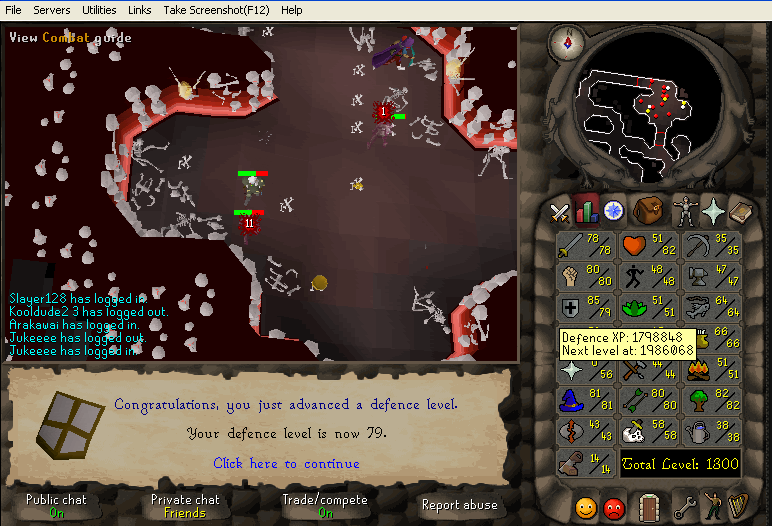Screen dimensions: 772x526
Task: Open the worn equipment tab
Action: 684,211
